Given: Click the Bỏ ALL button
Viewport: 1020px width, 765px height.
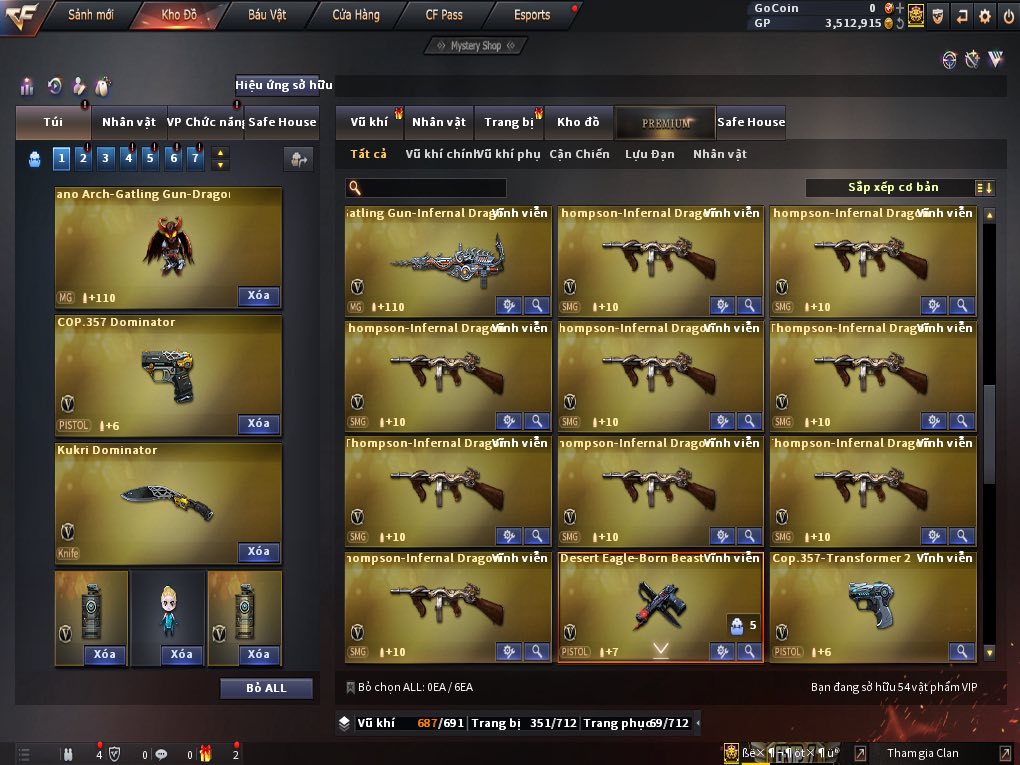Looking at the screenshot, I should click(x=266, y=688).
